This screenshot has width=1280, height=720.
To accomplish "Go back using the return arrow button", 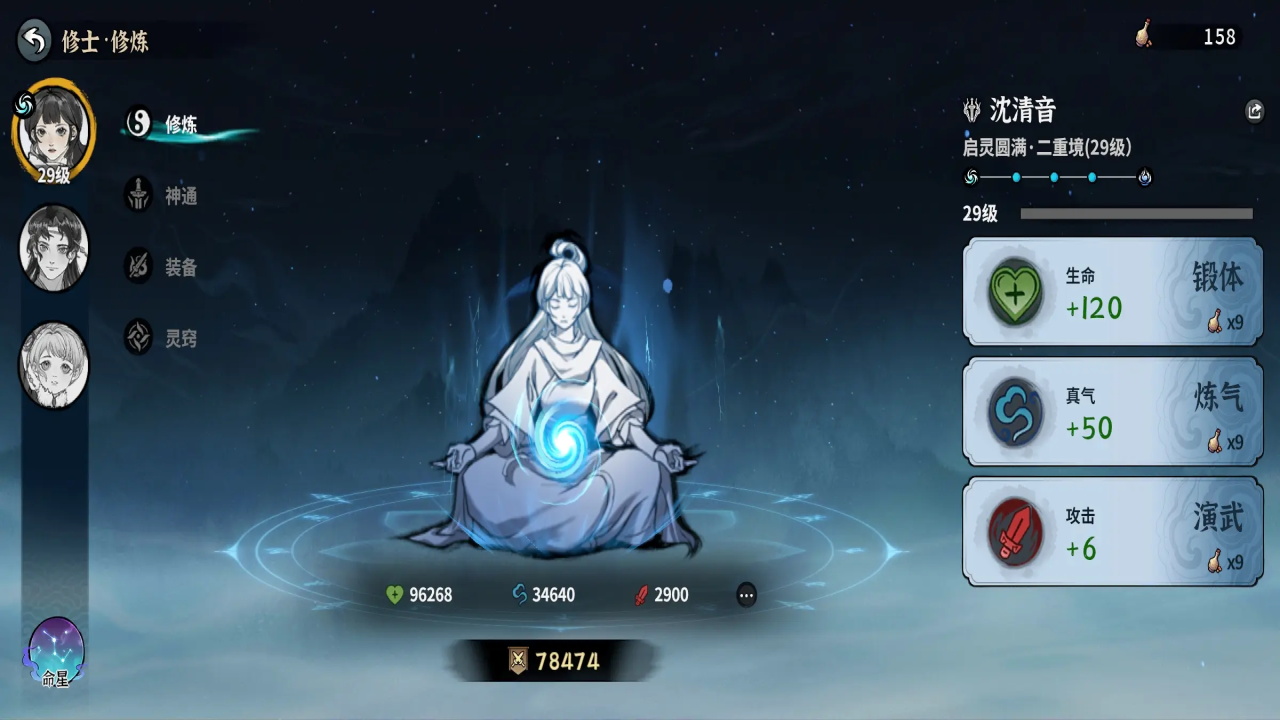I will 35,40.
